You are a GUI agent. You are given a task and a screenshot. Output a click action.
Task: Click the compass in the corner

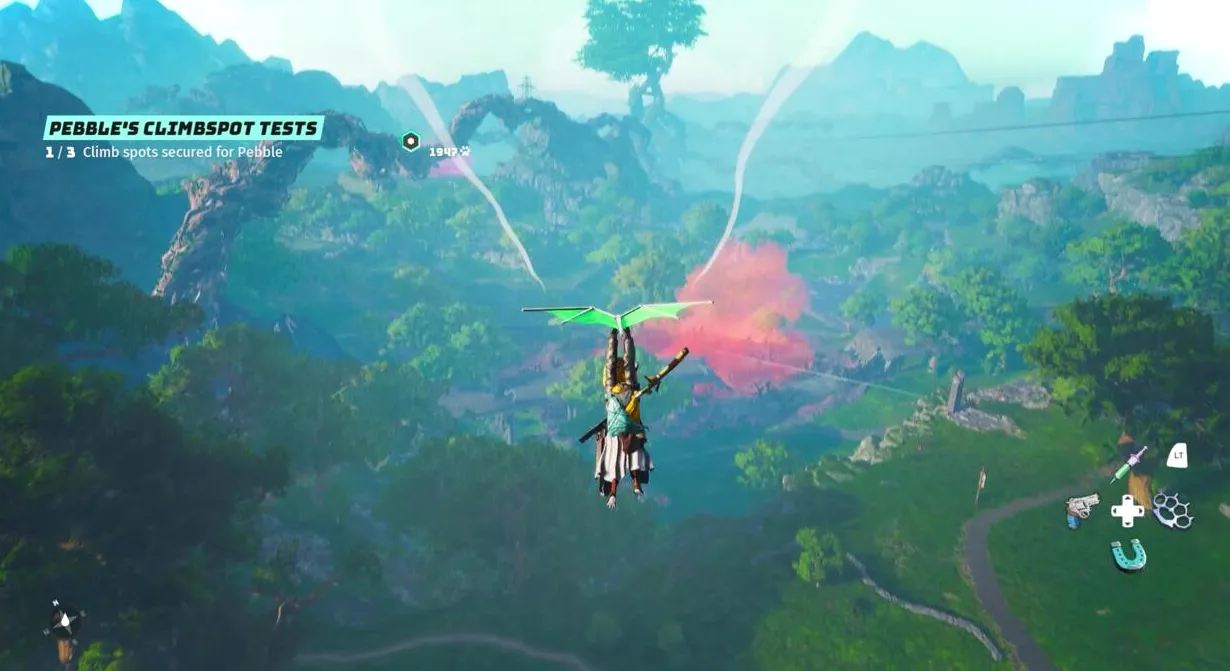tap(64, 621)
